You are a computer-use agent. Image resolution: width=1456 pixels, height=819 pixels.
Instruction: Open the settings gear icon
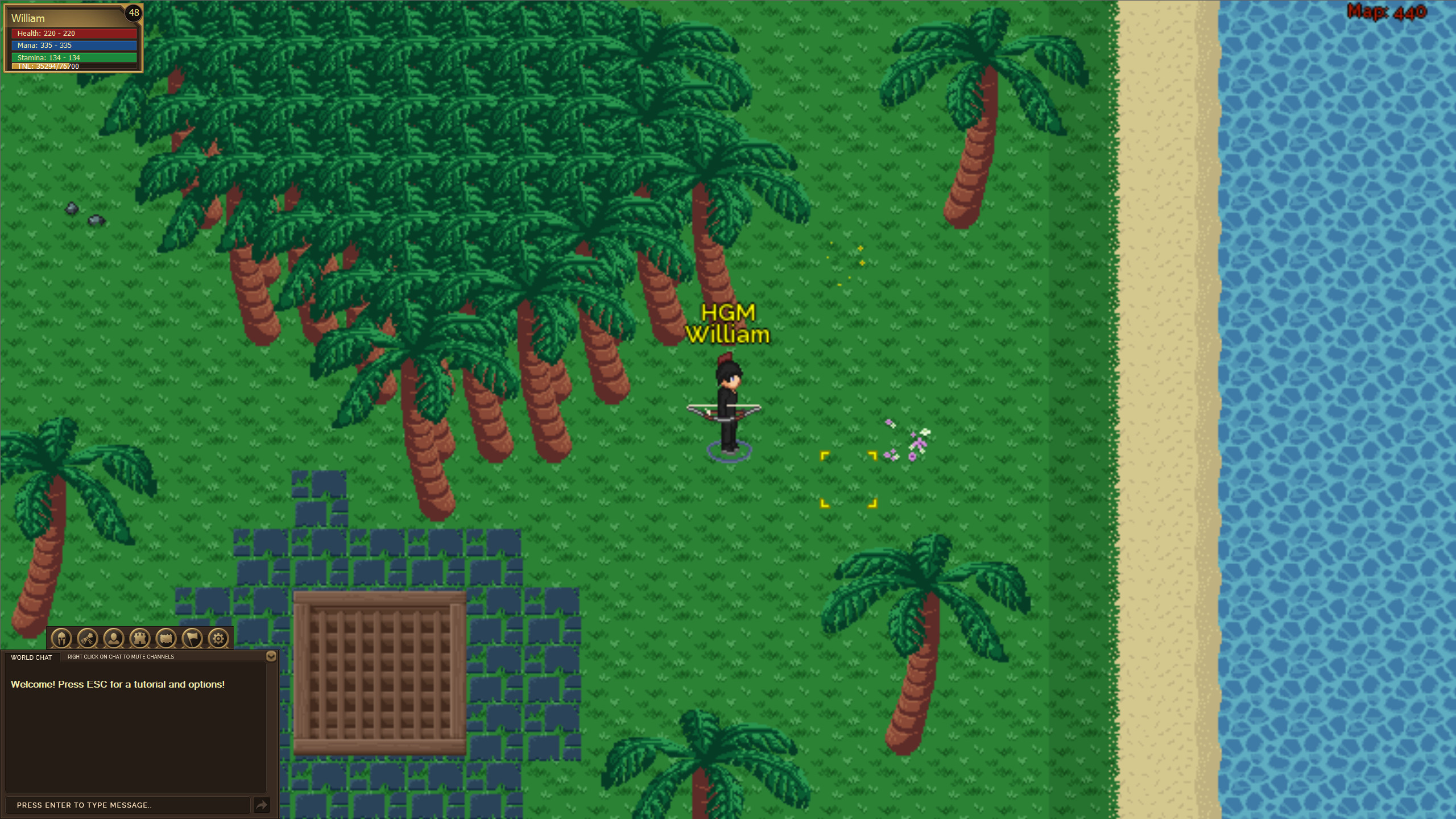218,638
